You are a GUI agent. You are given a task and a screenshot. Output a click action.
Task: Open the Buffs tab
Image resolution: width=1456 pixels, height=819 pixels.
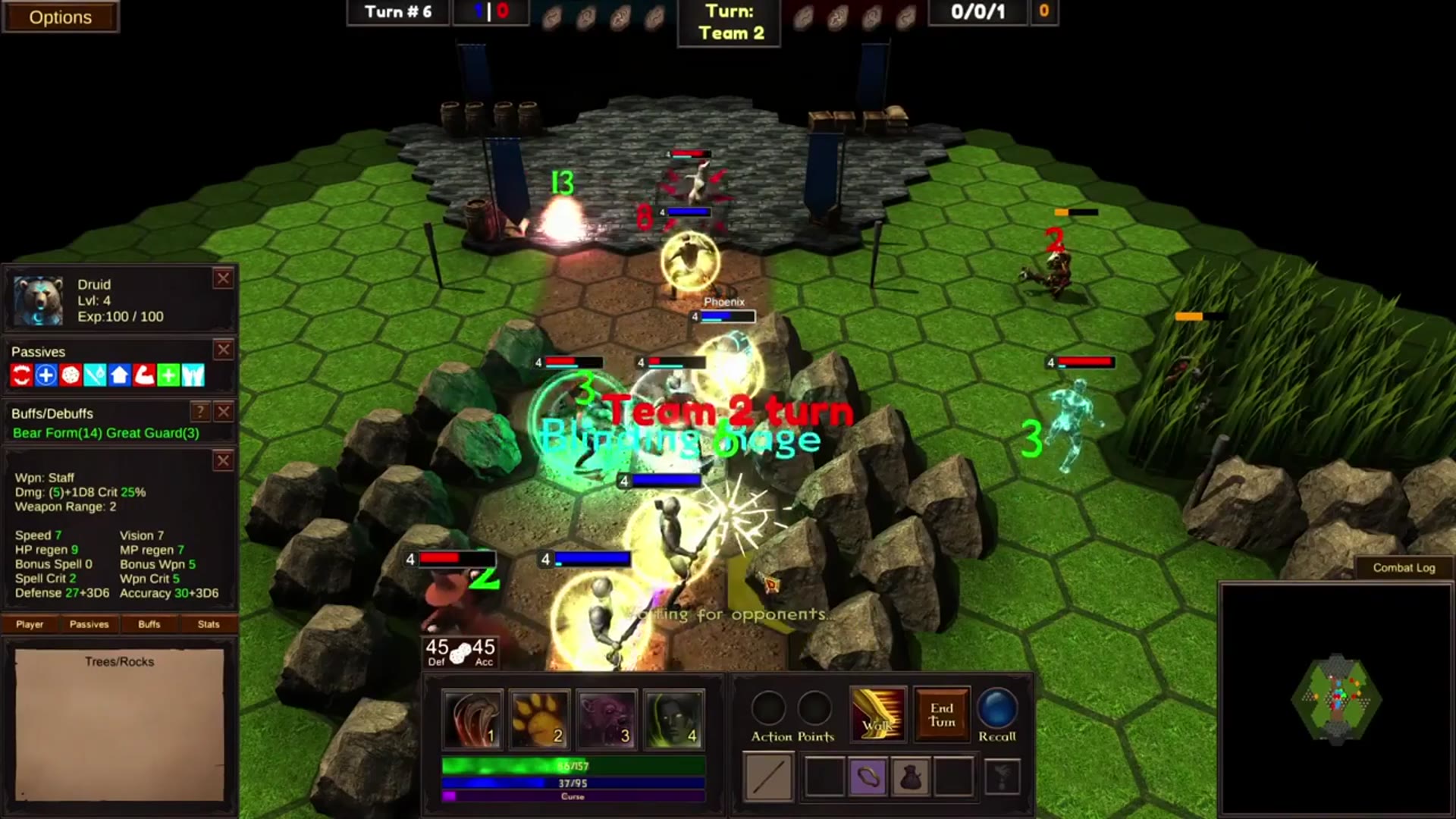(149, 624)
